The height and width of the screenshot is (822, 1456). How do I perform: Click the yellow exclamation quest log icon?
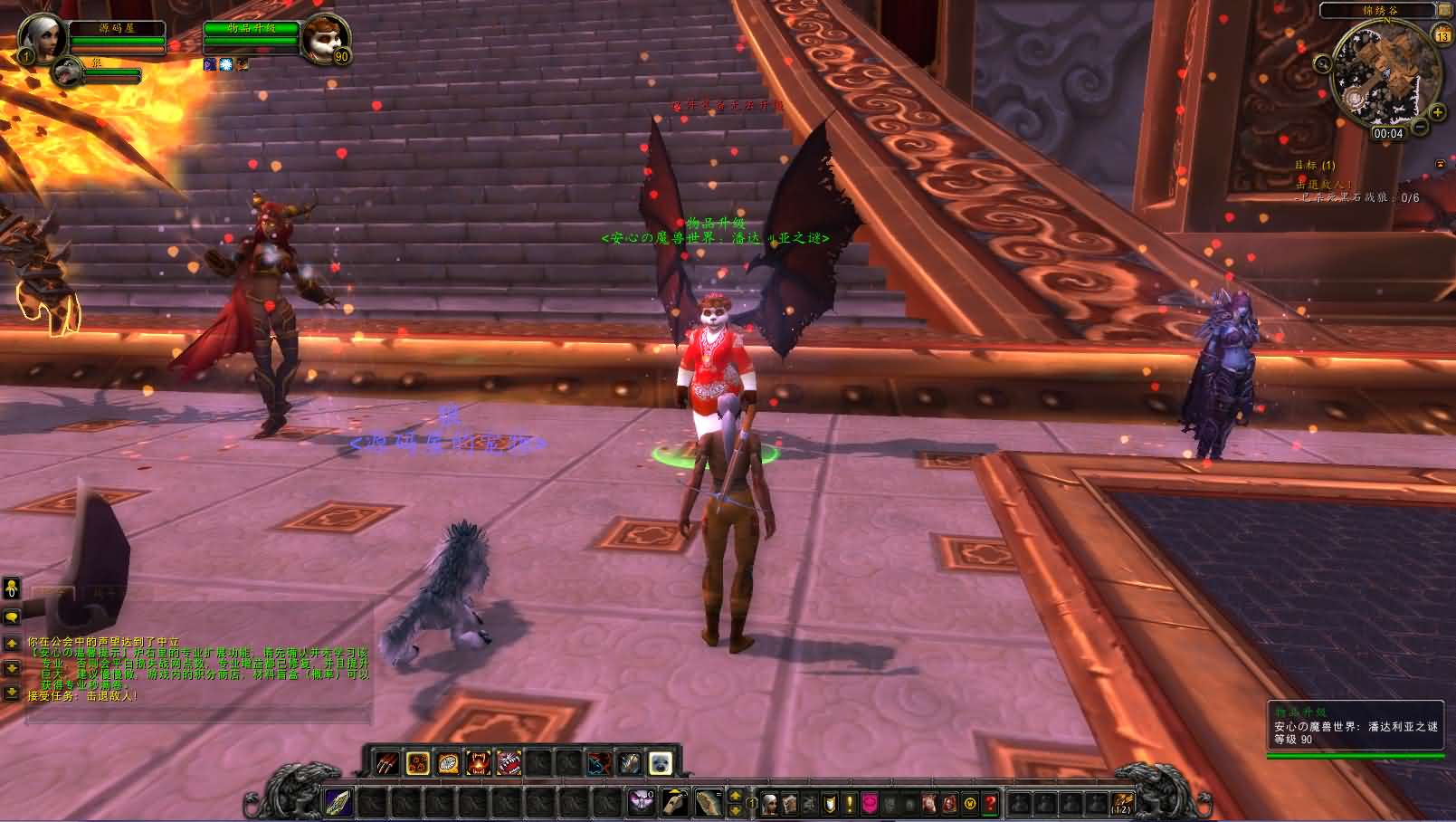tap(849, 804)
